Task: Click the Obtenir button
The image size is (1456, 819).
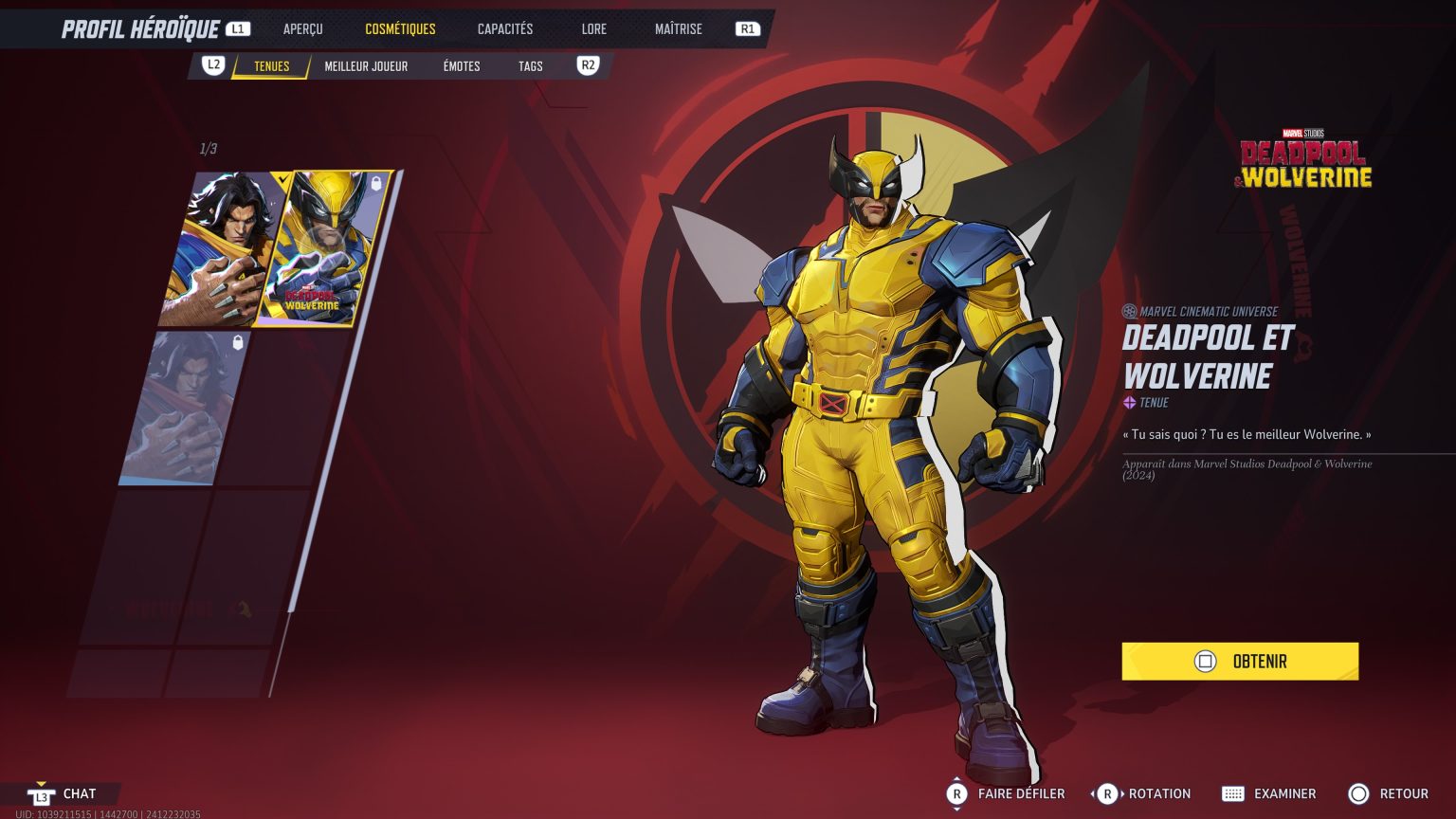Action: (1240, 661)
